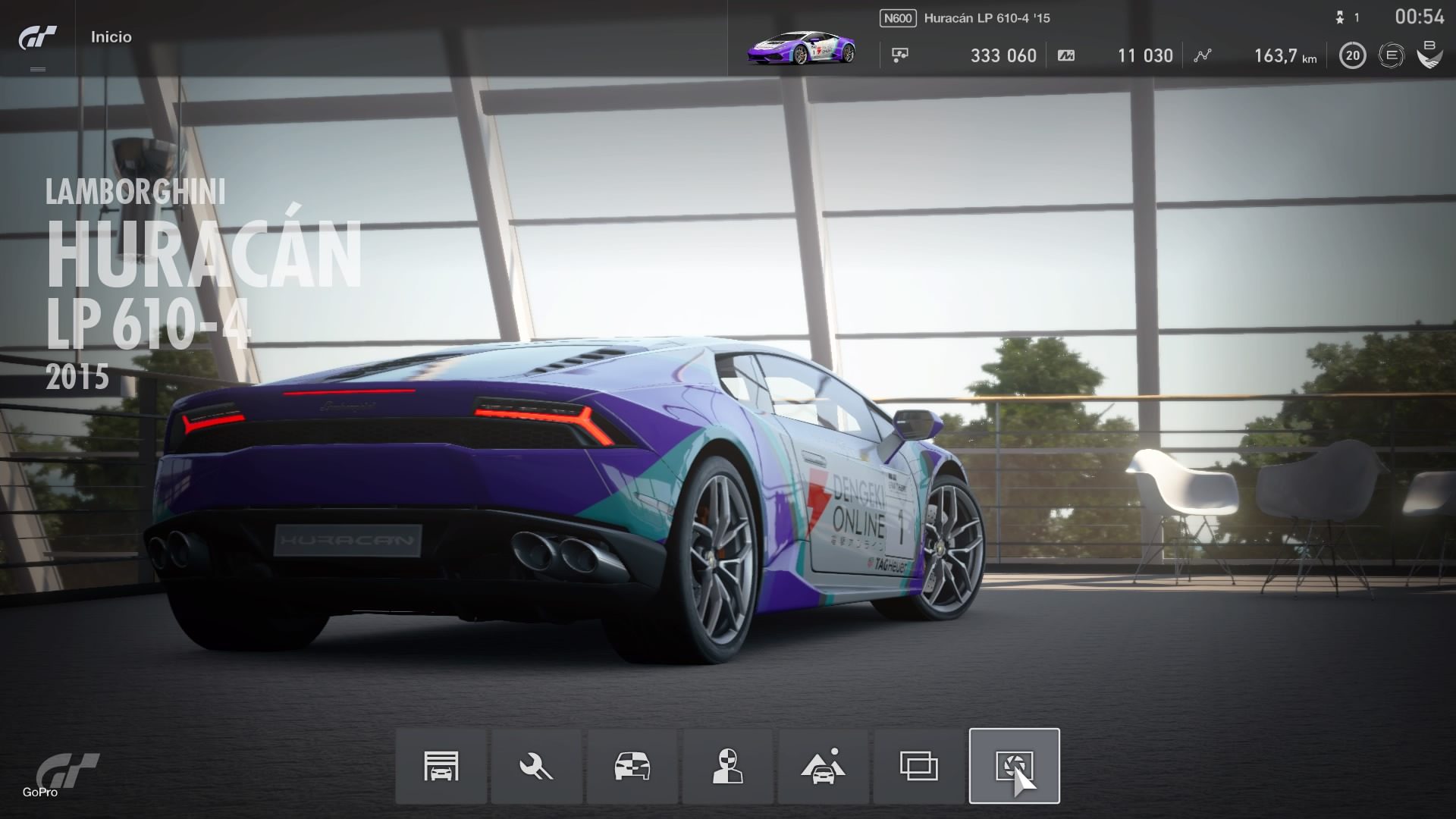
Task: Activate the camera shutter photo button
Action: point(1014,766)
